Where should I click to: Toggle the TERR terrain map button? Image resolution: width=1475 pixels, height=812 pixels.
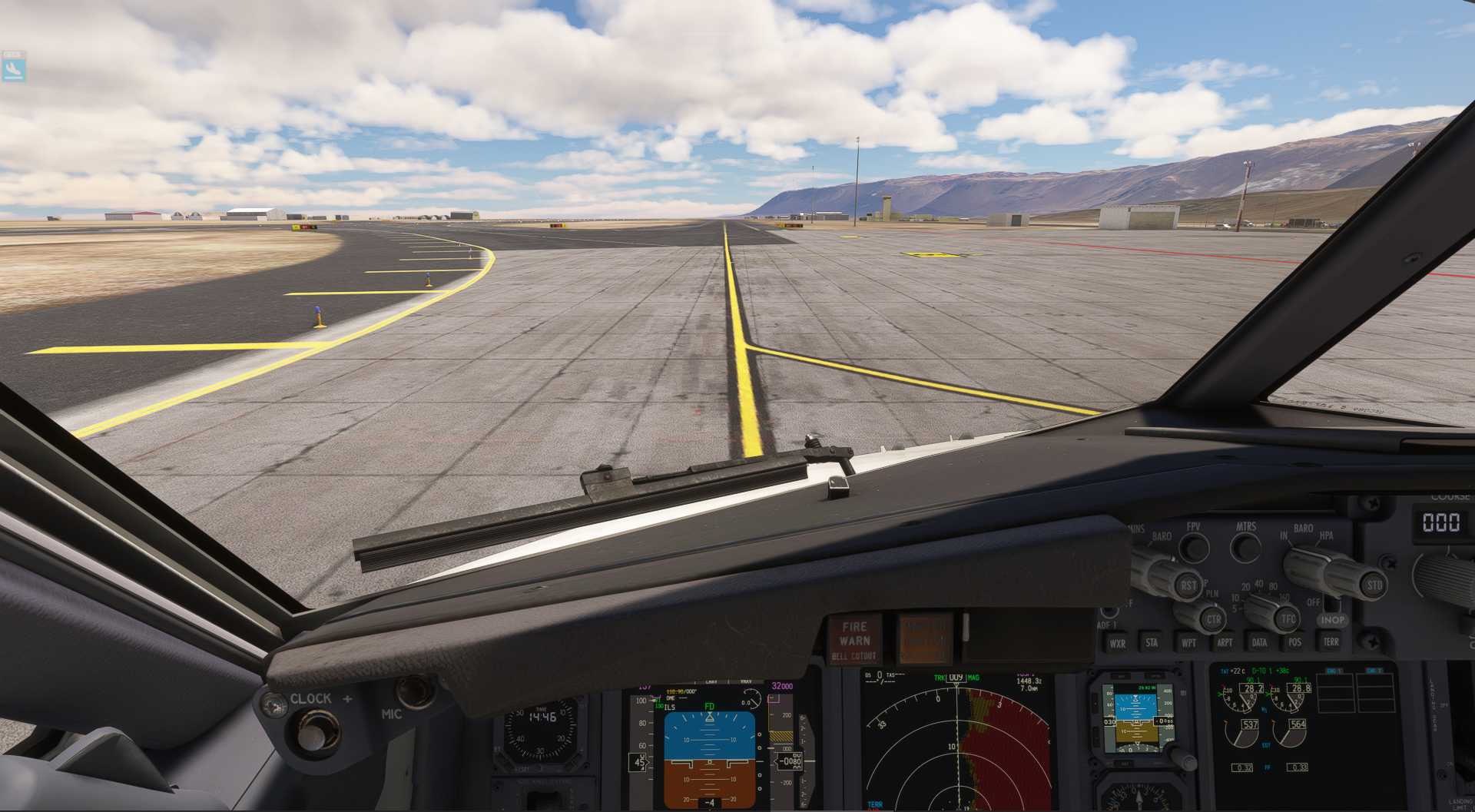click(1331, 641)
